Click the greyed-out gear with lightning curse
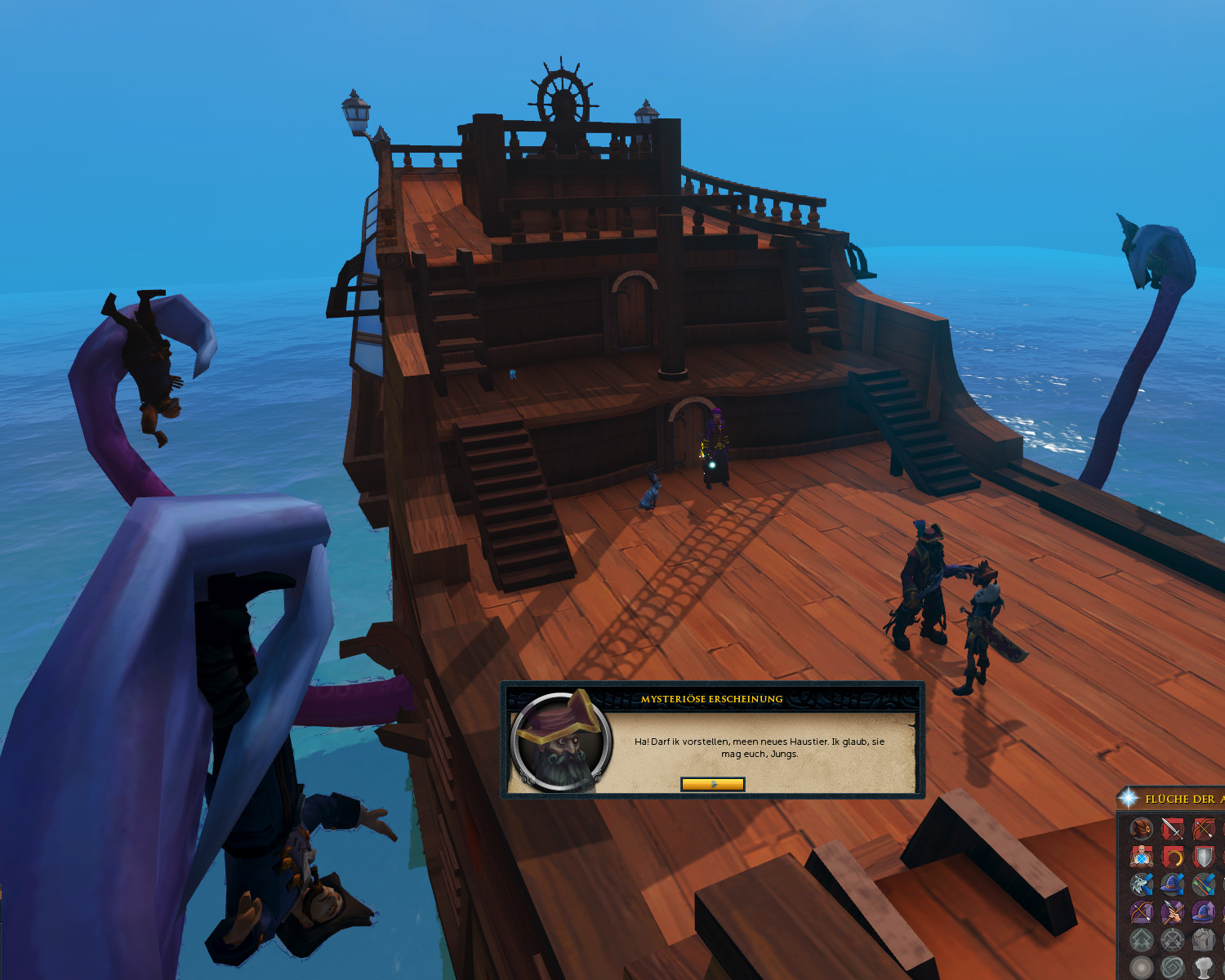The width and height of the screenshot is (1225, 980). [x=1173, y=940]
